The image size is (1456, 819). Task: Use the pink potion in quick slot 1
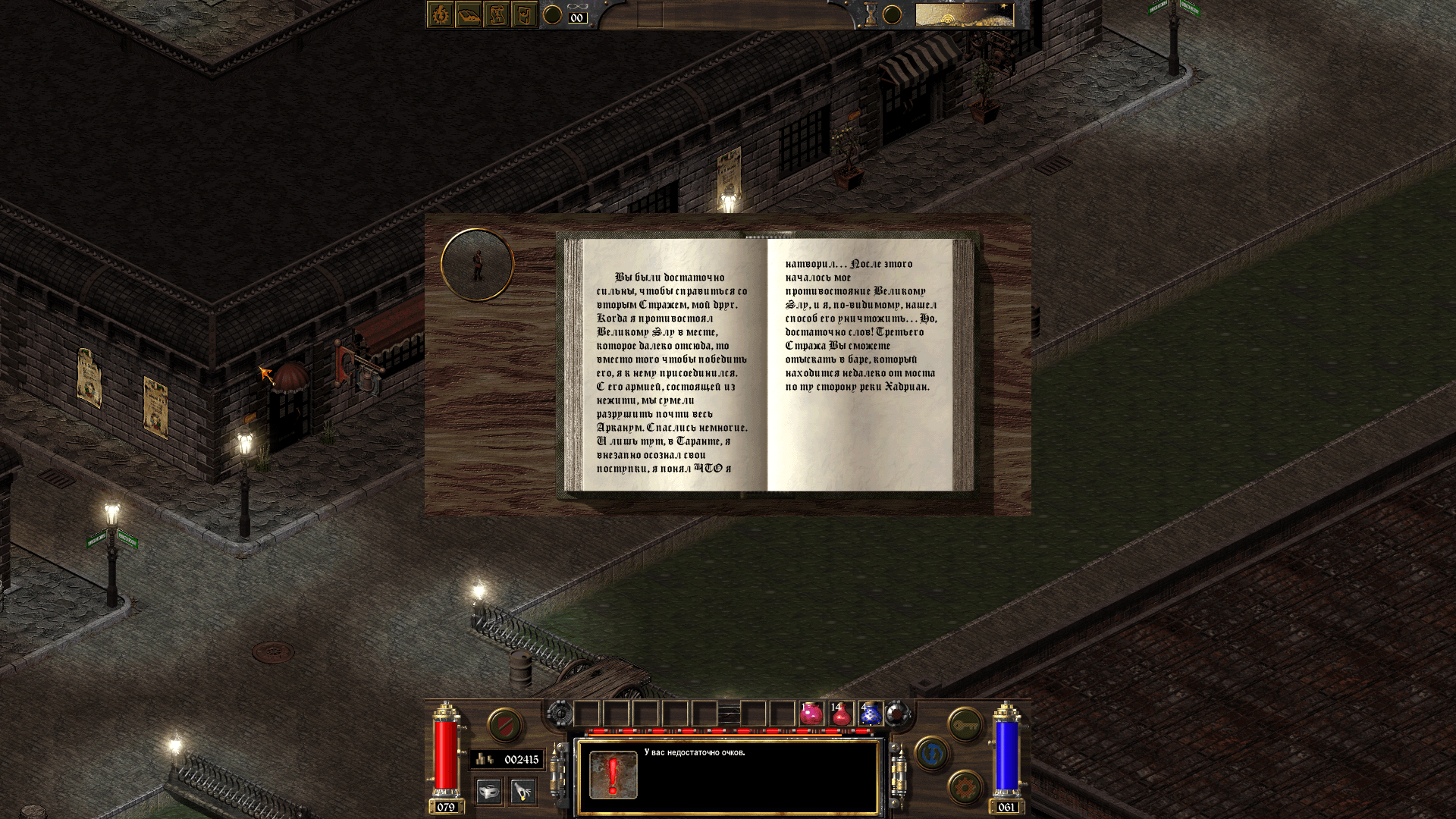click(811, 714)
